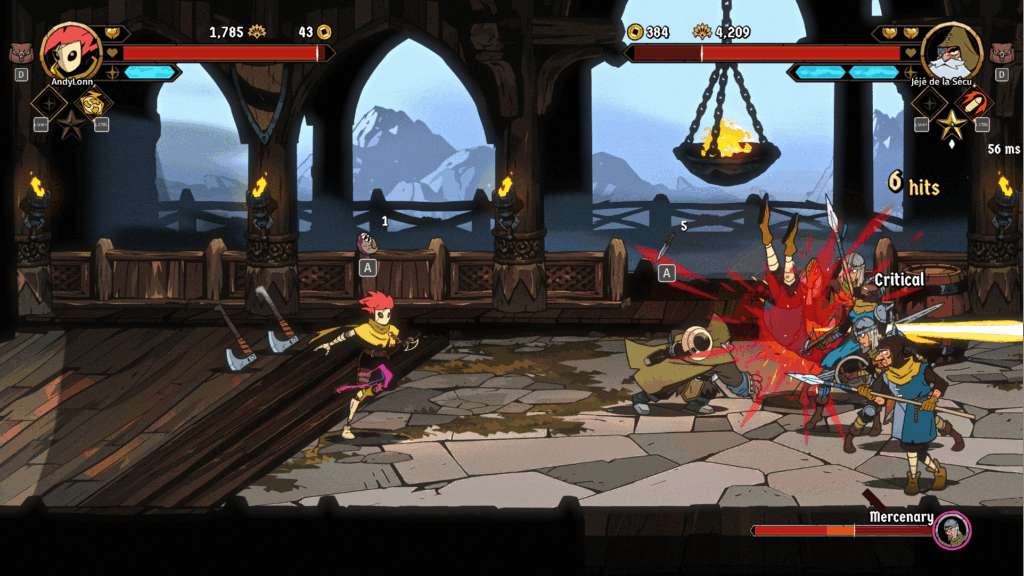Click the Mercenary enemy portrait
Image resolution: width=1024 pixels, height=576 pixels.
(952, 530)
